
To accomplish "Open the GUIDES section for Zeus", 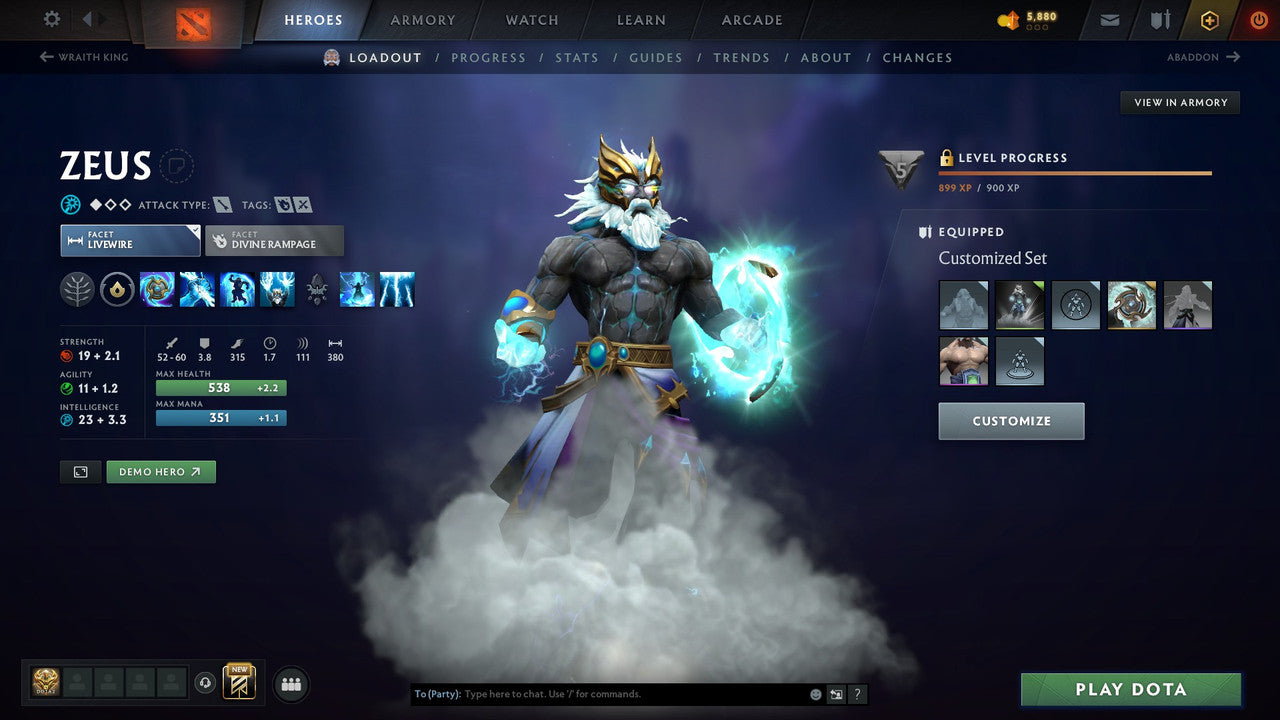I will click(x=655, y=57).
